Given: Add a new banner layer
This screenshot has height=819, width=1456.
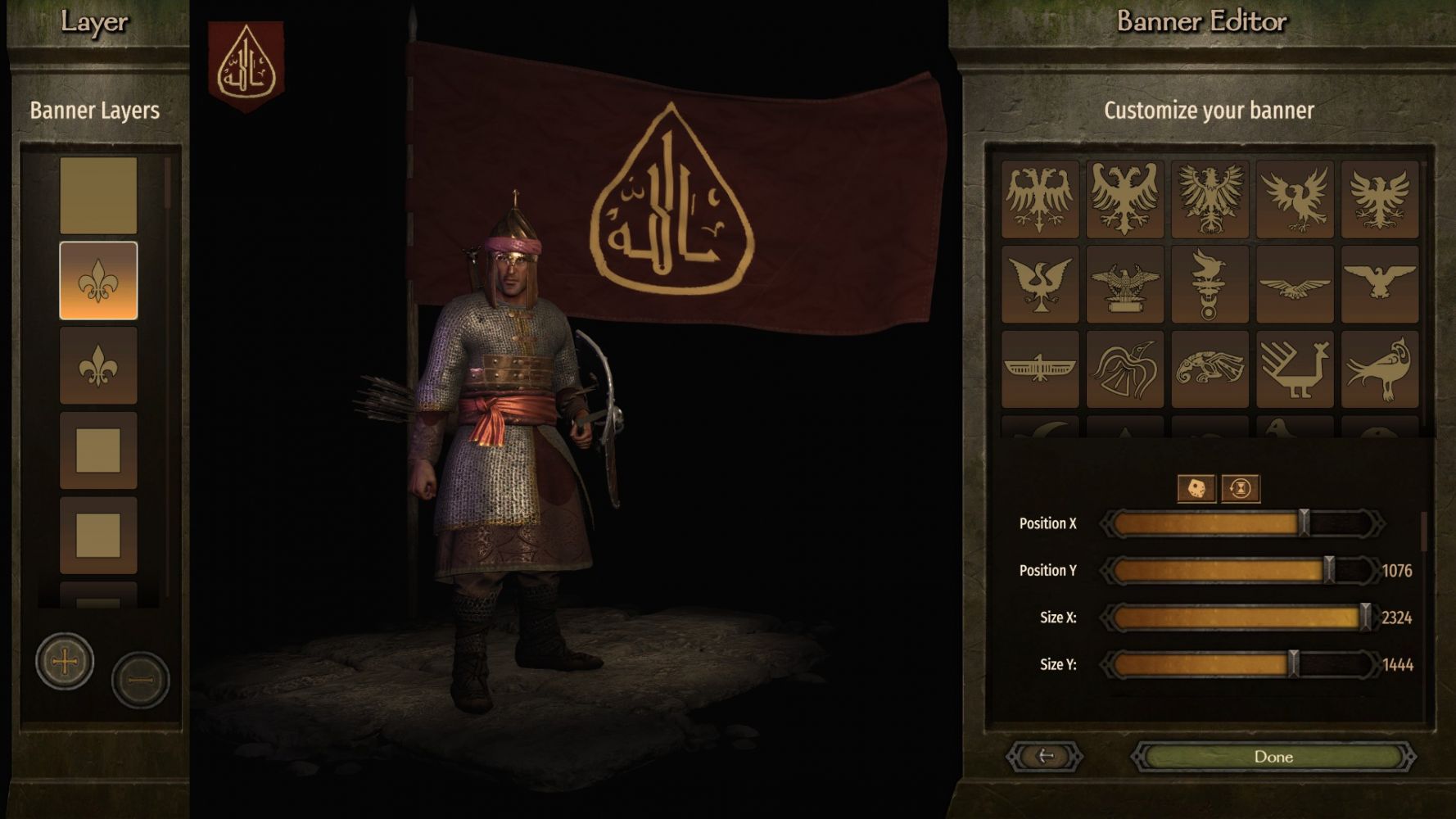Looking at the screenshot, I should 65,661.
